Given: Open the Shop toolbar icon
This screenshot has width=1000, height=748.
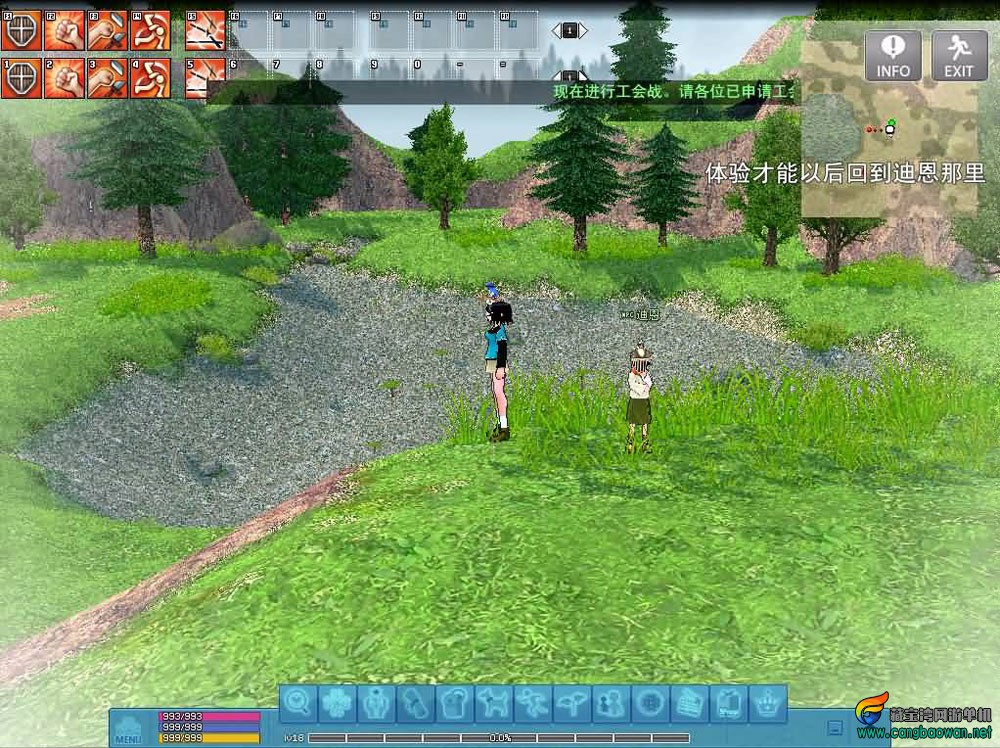Looking at the screenshot, I should click(x=729, y=704).
